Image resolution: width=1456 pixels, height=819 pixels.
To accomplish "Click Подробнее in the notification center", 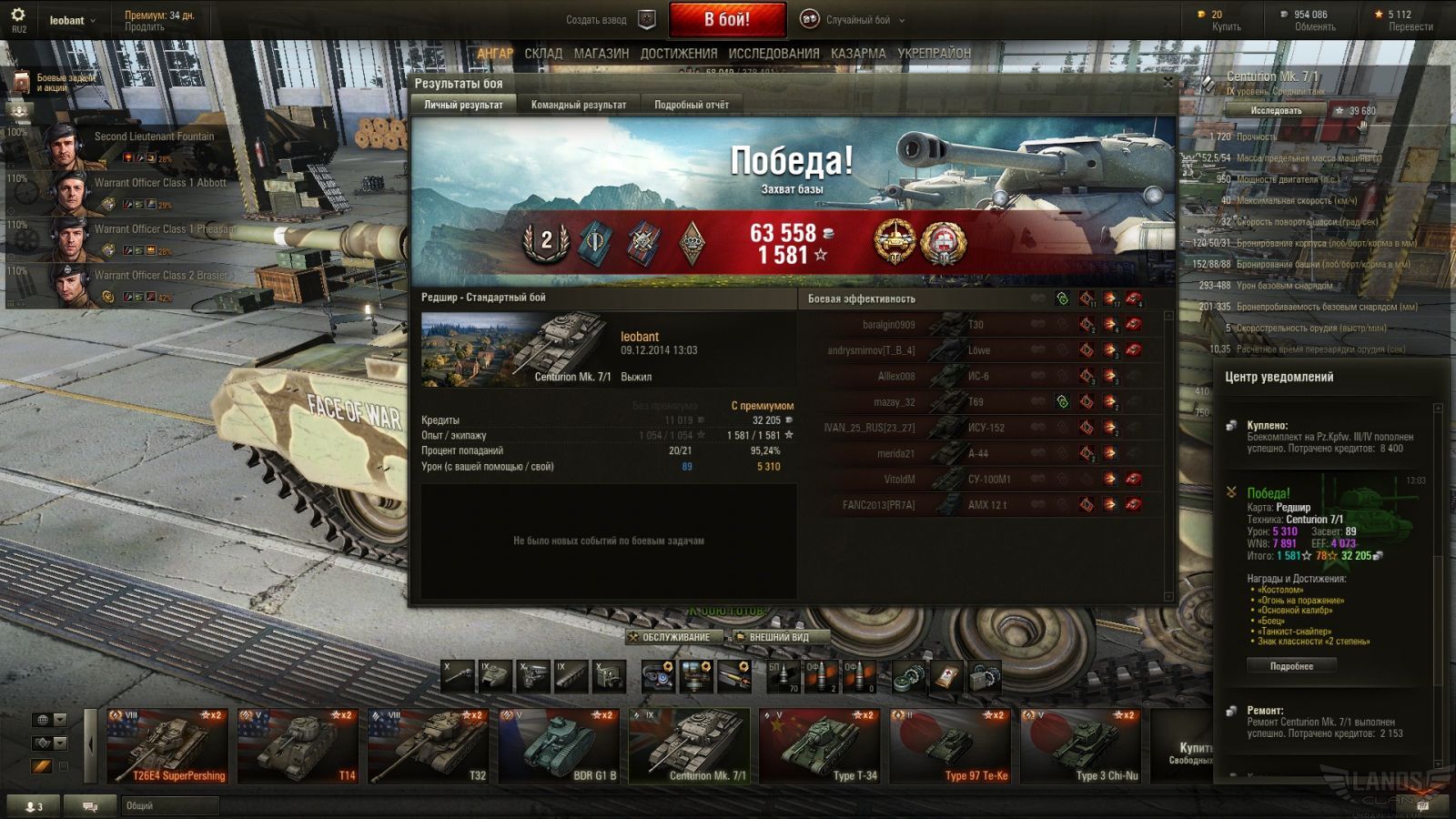I will click(x=1291, y=666).
